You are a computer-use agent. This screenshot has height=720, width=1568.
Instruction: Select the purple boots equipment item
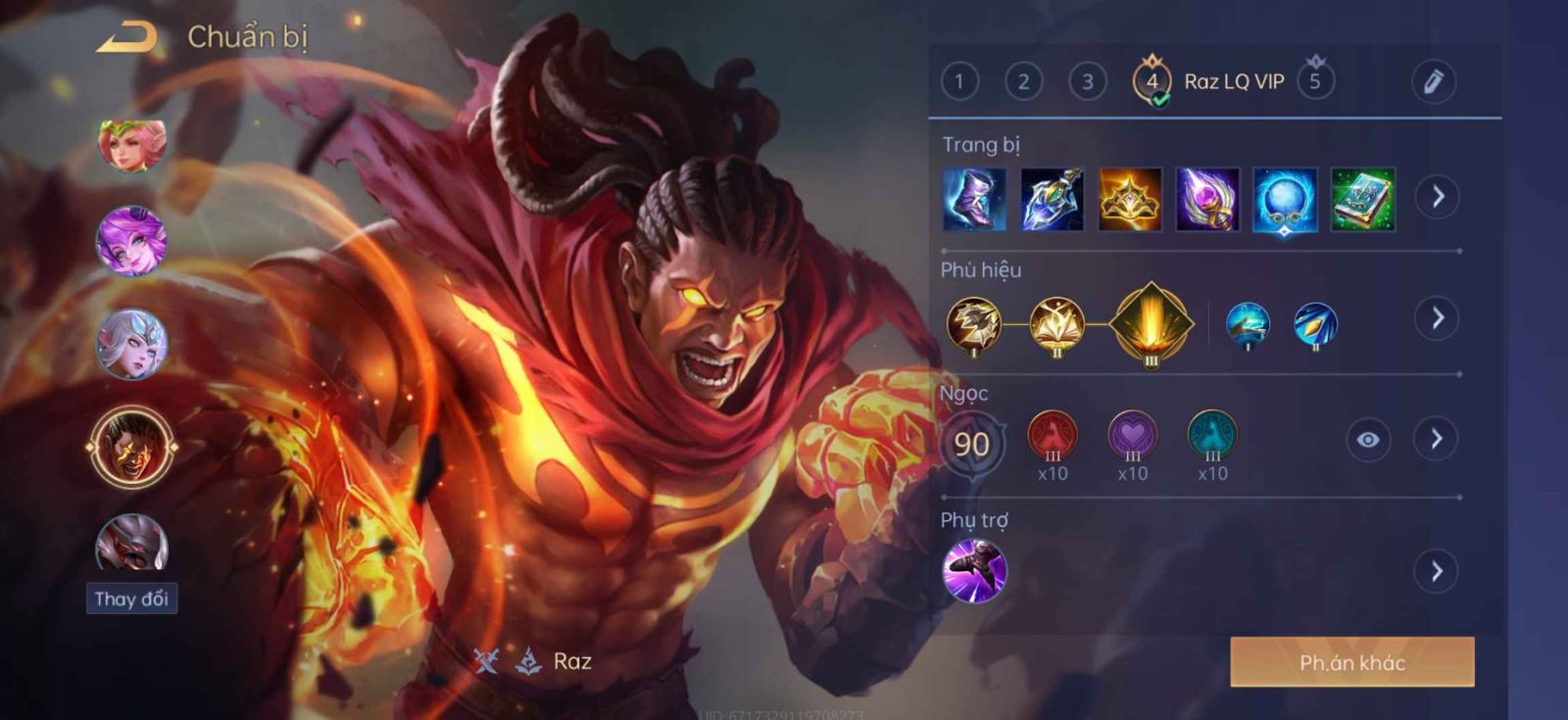click(x=974, y=200)
